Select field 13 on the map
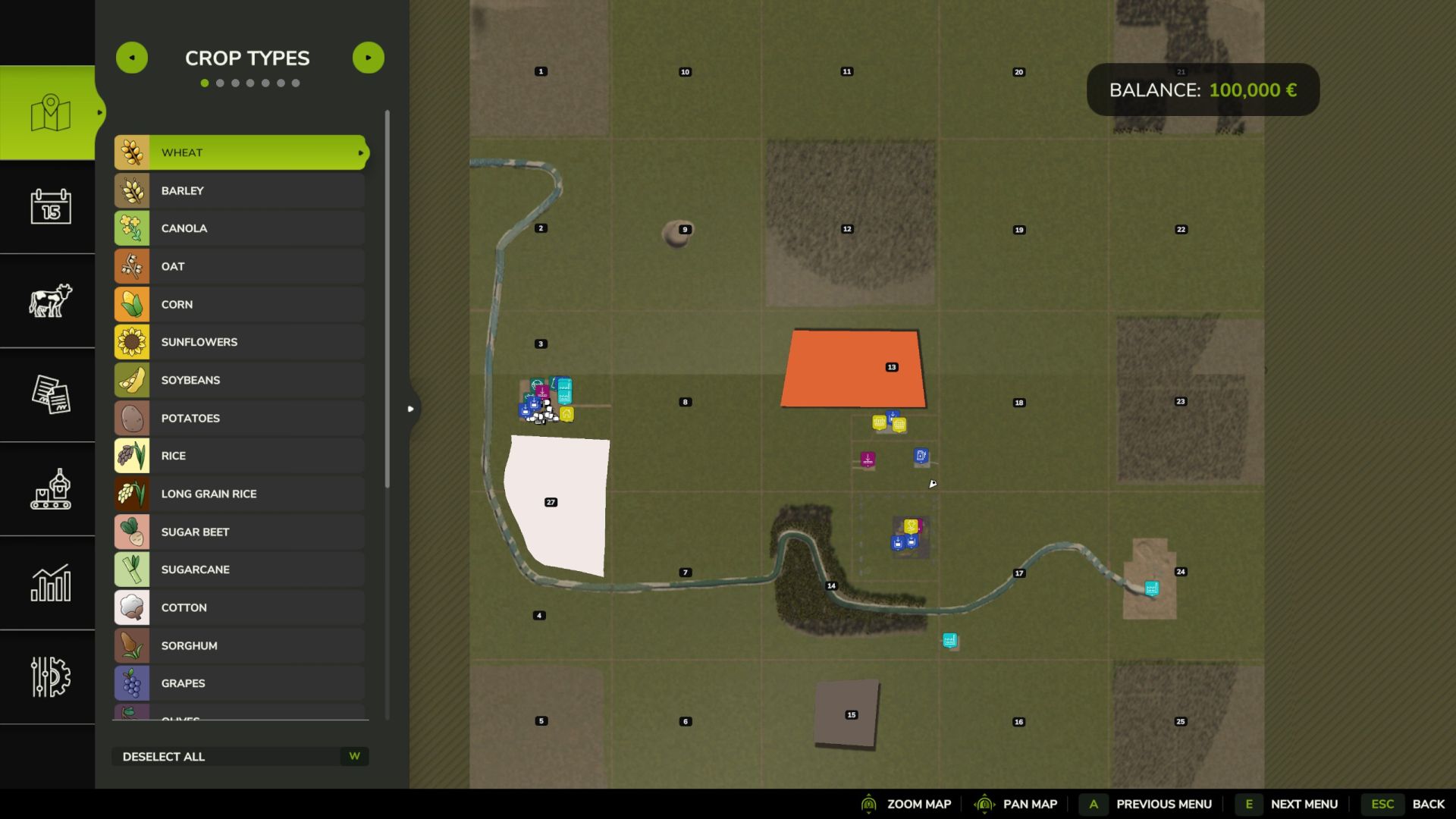 click(x=853, y=369)
